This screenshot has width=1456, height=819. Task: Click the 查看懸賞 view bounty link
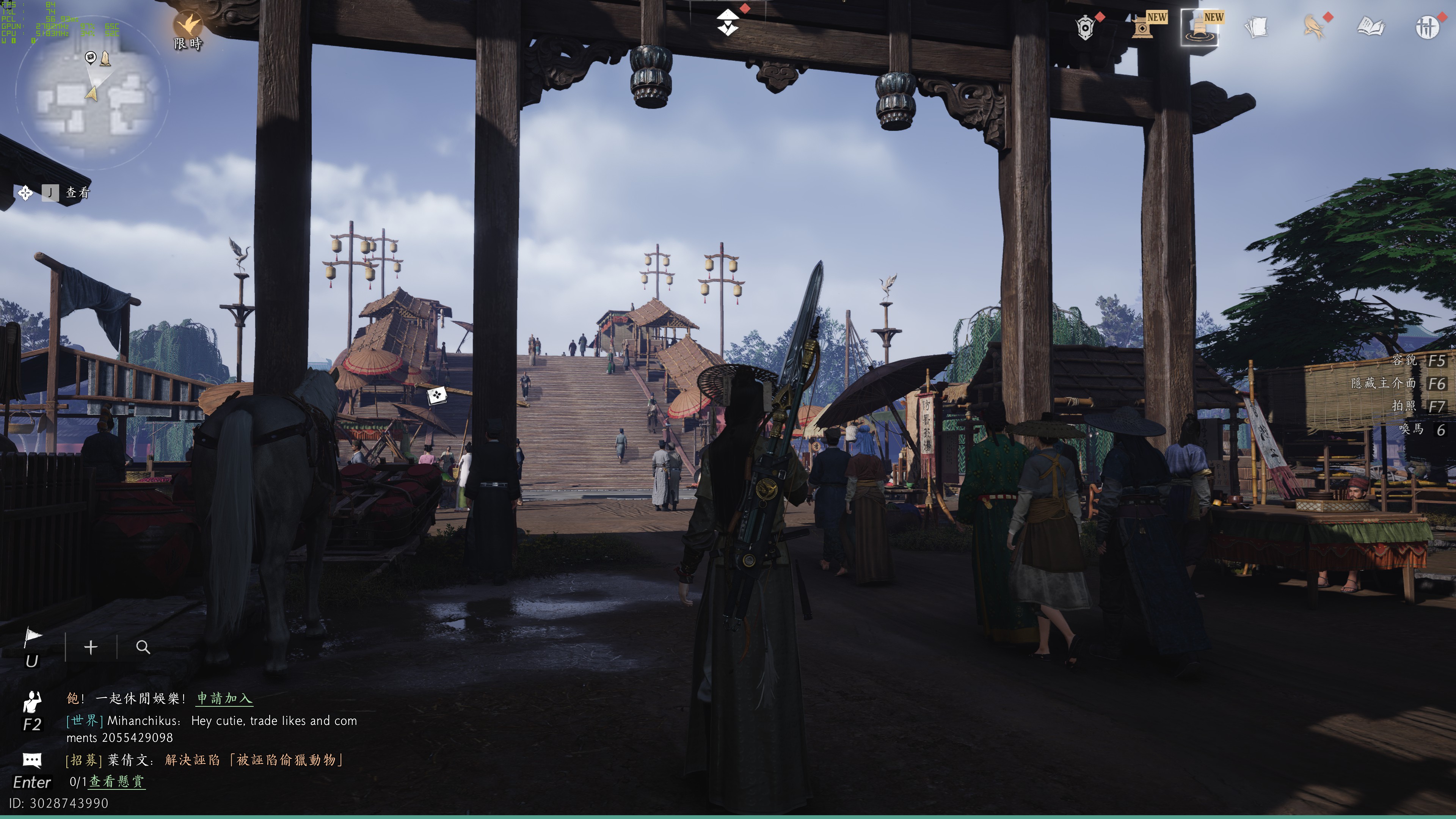point(117,782)
